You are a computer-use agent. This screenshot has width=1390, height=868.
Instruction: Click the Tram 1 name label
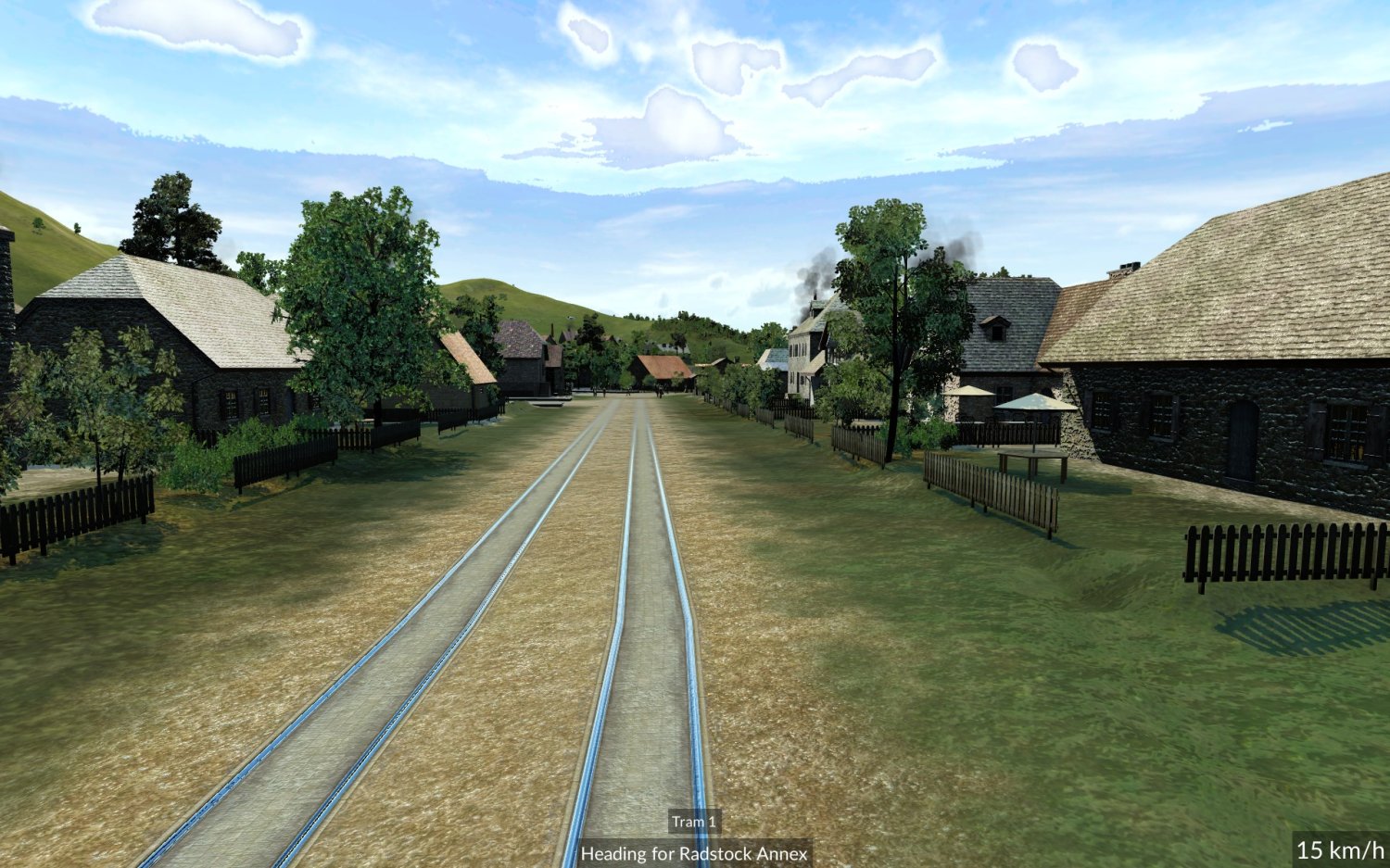tap(695, 823)
